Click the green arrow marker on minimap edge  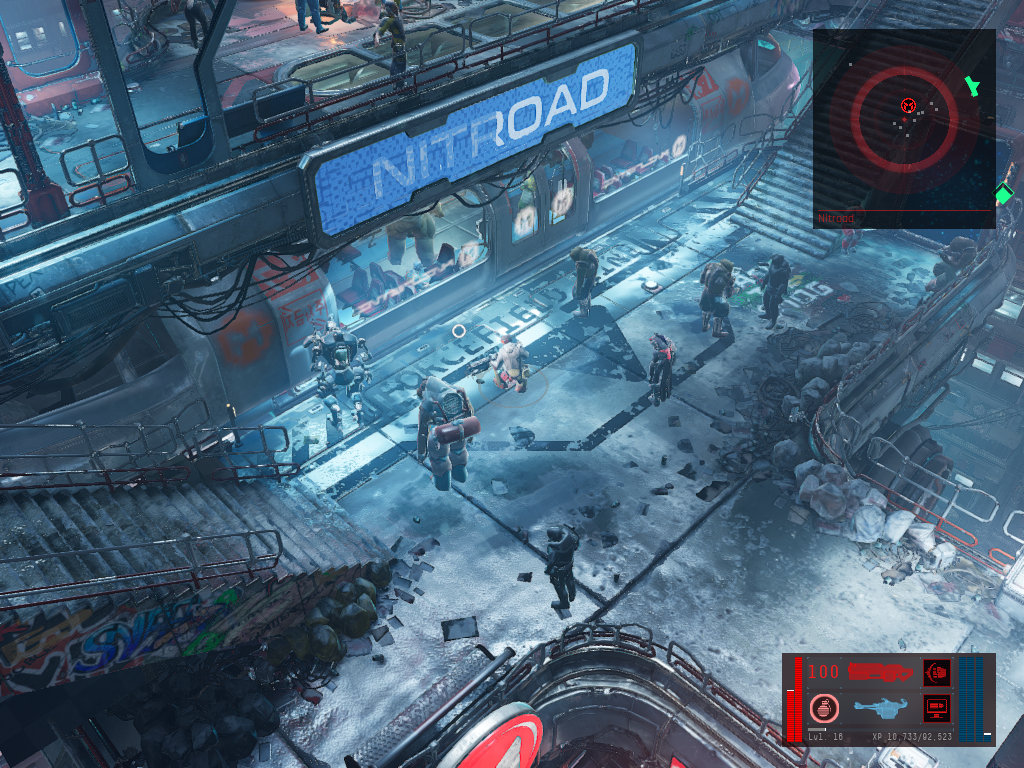[970, 86]
